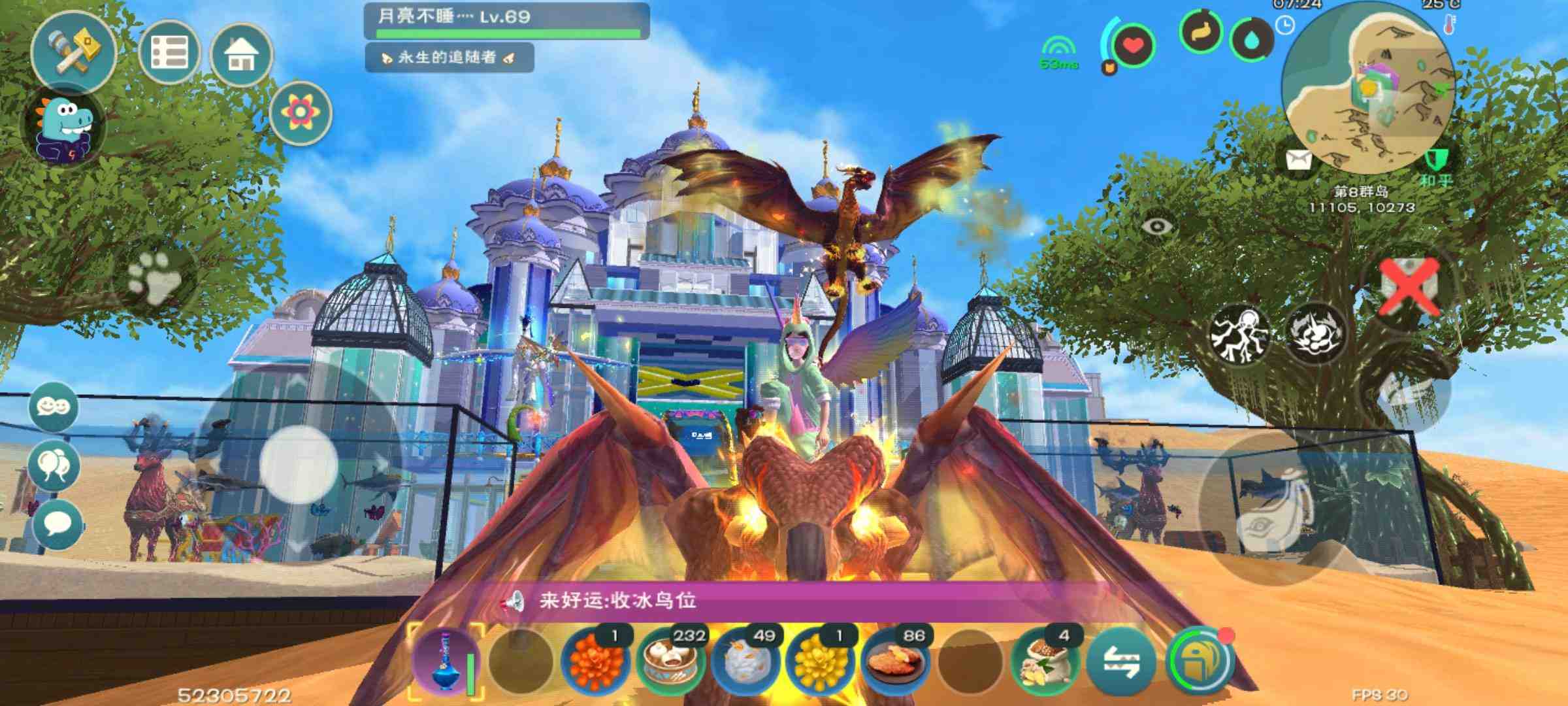Select the grain sack slot with 4
1568x706 pixels.
(1045, 662)
